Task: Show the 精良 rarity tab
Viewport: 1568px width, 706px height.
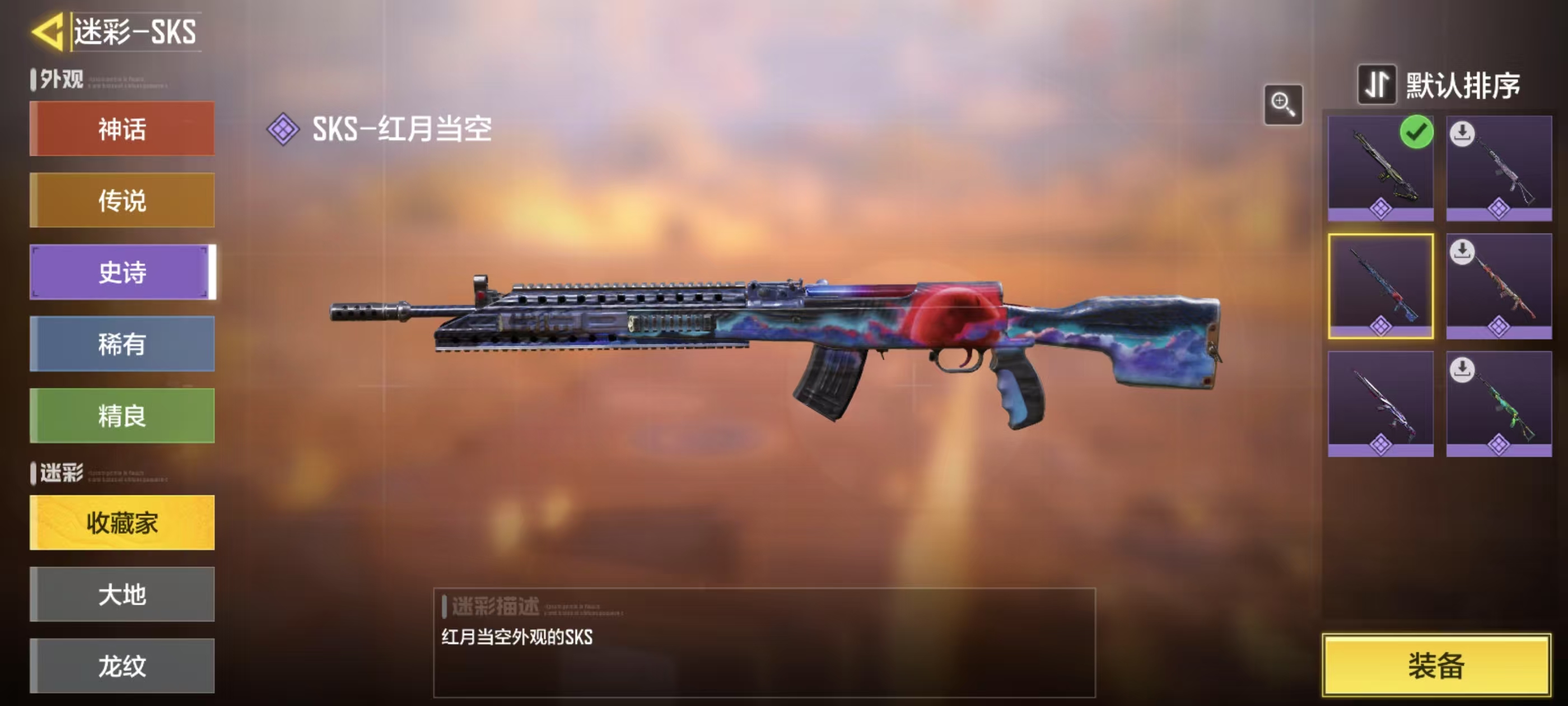Action: 122,415
